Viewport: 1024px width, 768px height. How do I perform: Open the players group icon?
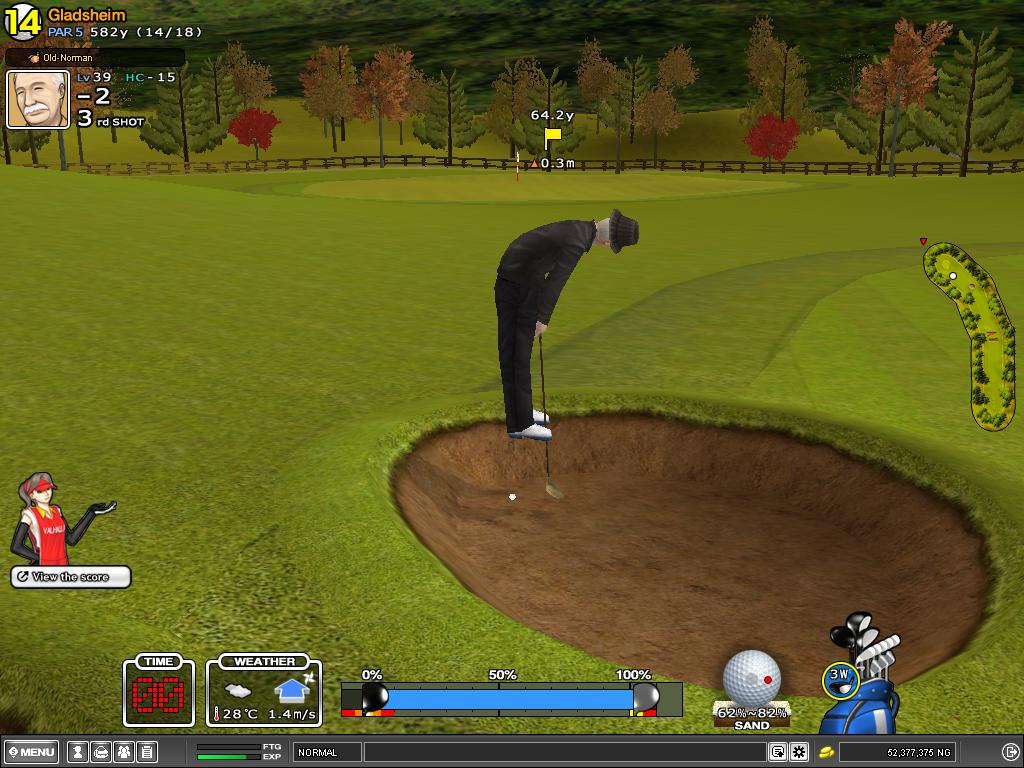[x=124, y=752]
